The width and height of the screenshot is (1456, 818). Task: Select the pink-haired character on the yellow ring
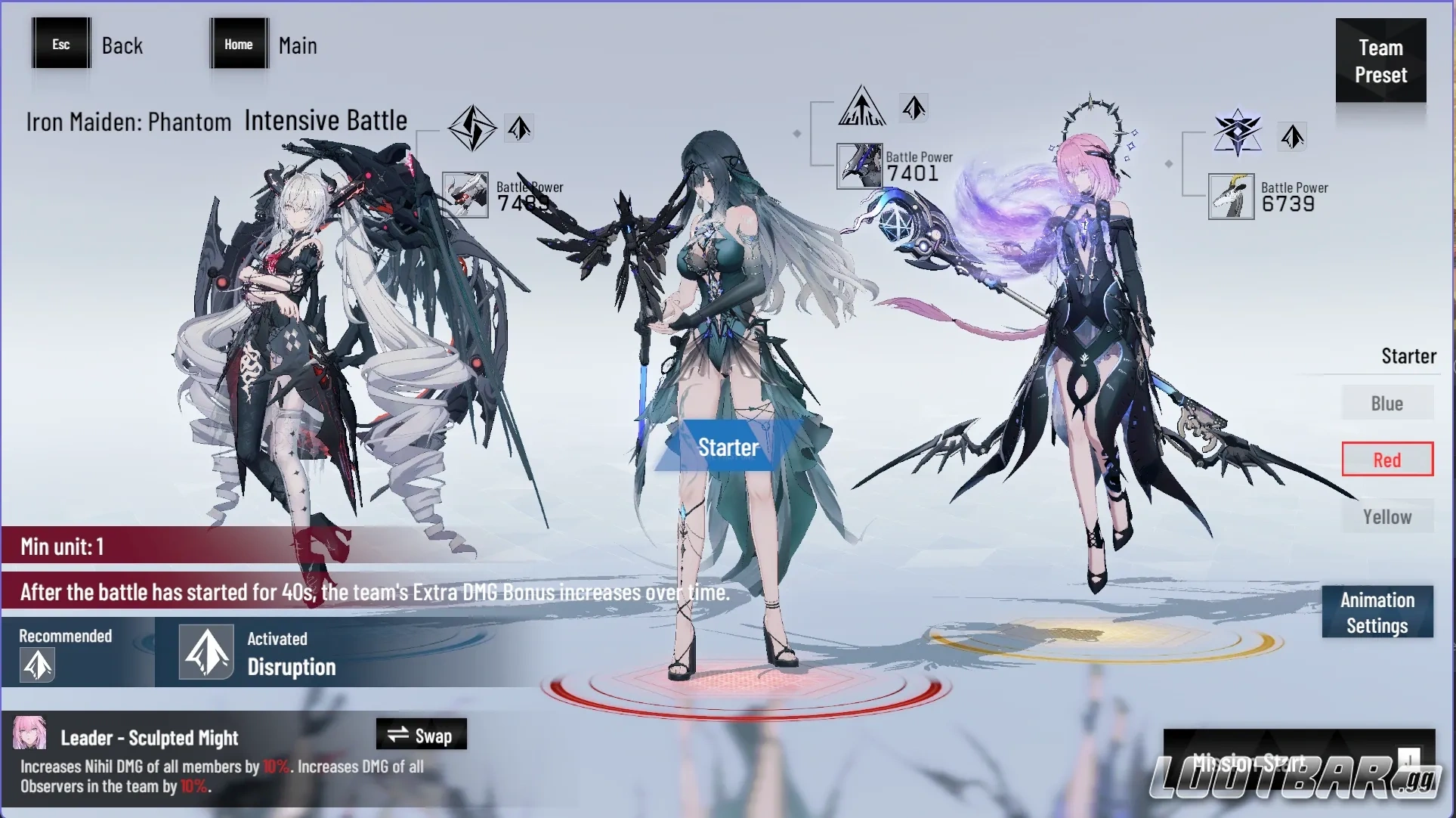coord(1088,363)
